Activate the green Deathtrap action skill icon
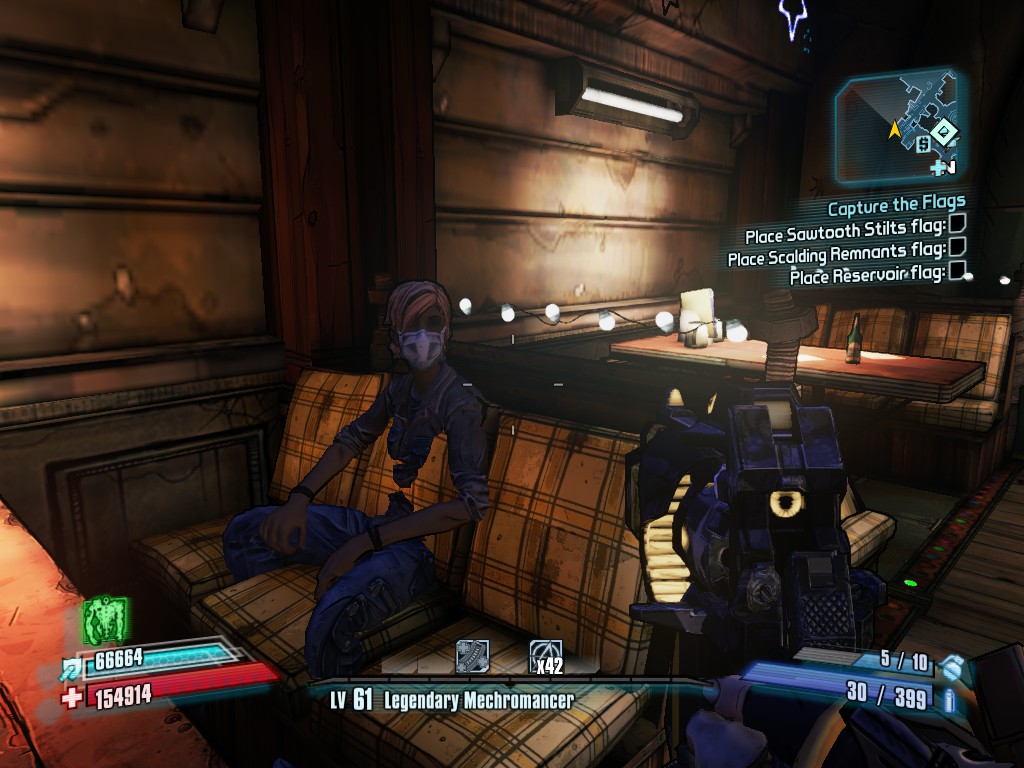This screenshot has height=768, width=1024. pyautogui.click(x=103, y=619)
